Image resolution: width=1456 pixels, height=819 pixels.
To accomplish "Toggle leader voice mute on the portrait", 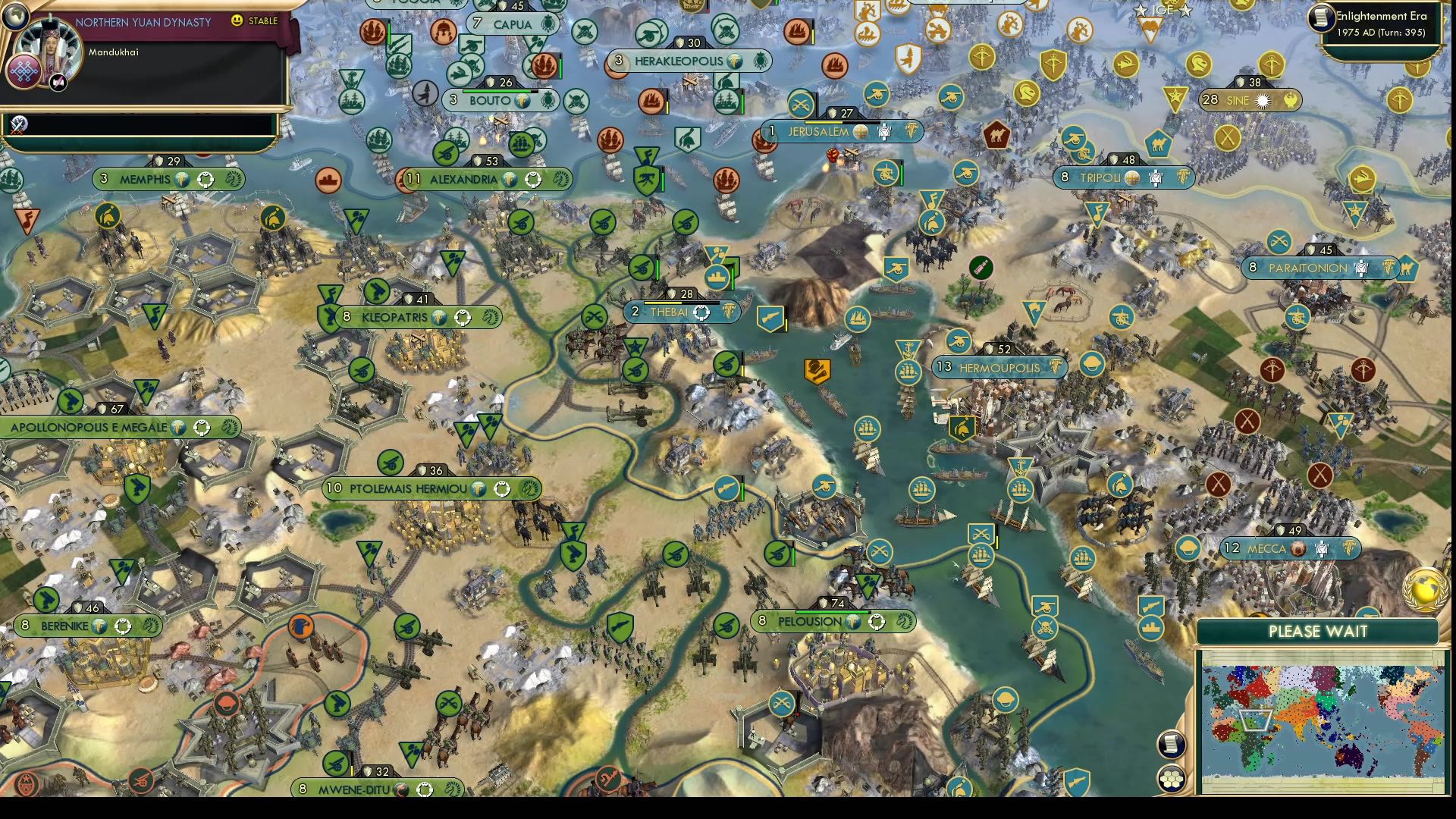I will (58, 83).
